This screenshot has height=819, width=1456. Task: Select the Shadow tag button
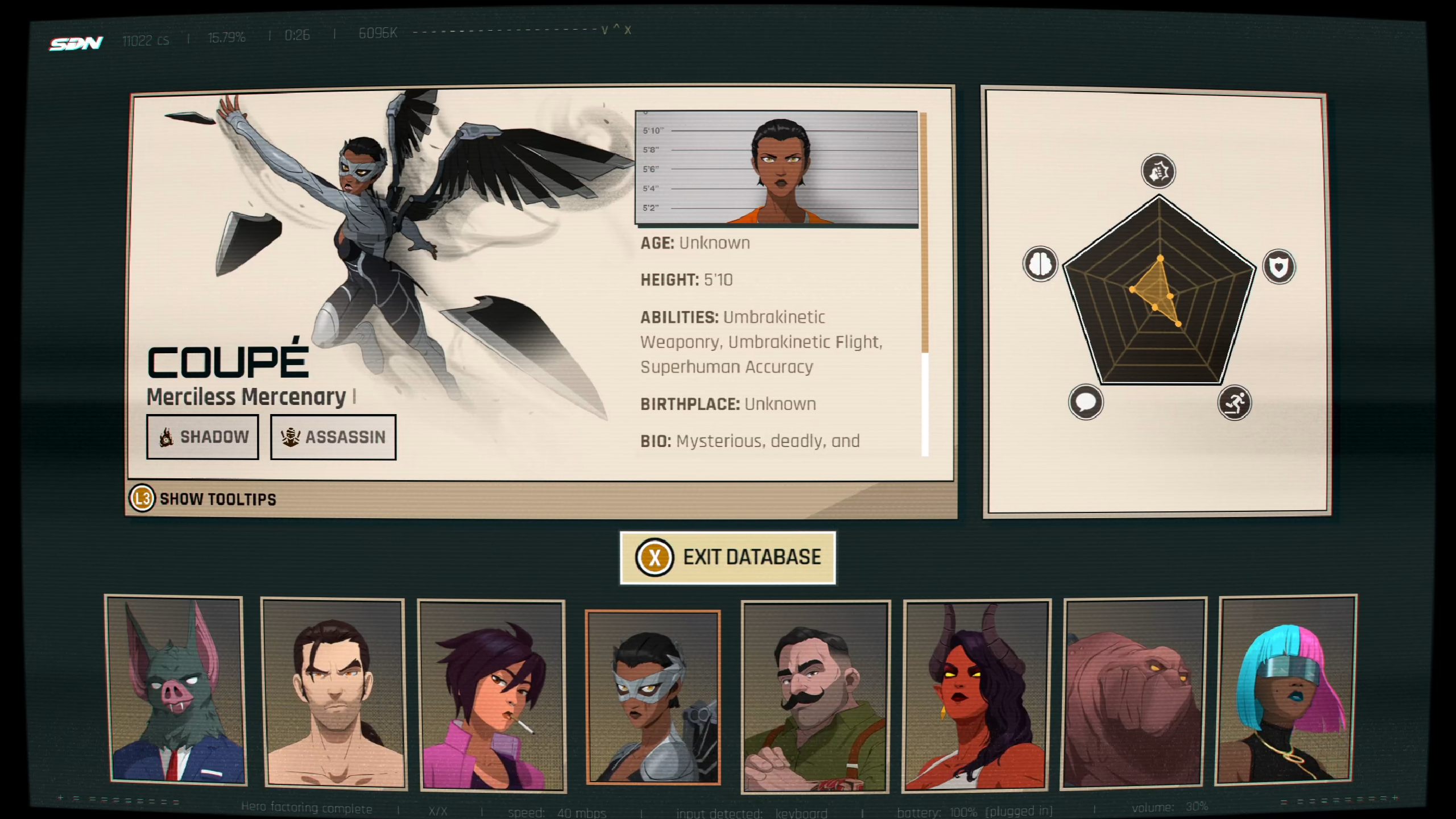tap(202, 437)
